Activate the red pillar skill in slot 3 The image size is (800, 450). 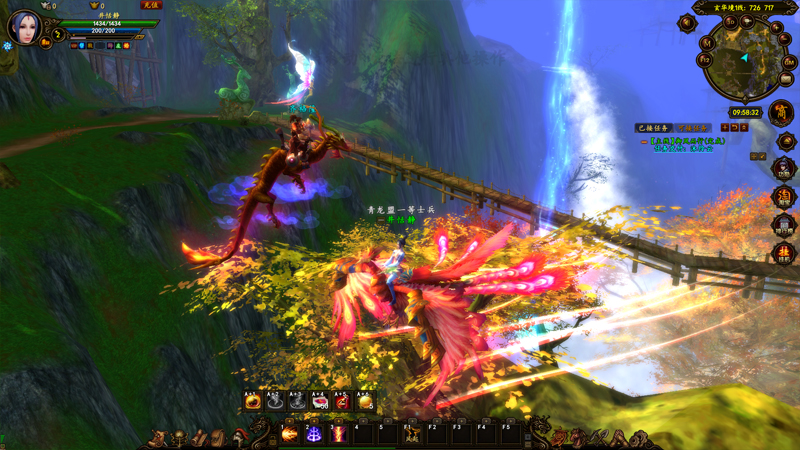(x=338, y=433)
